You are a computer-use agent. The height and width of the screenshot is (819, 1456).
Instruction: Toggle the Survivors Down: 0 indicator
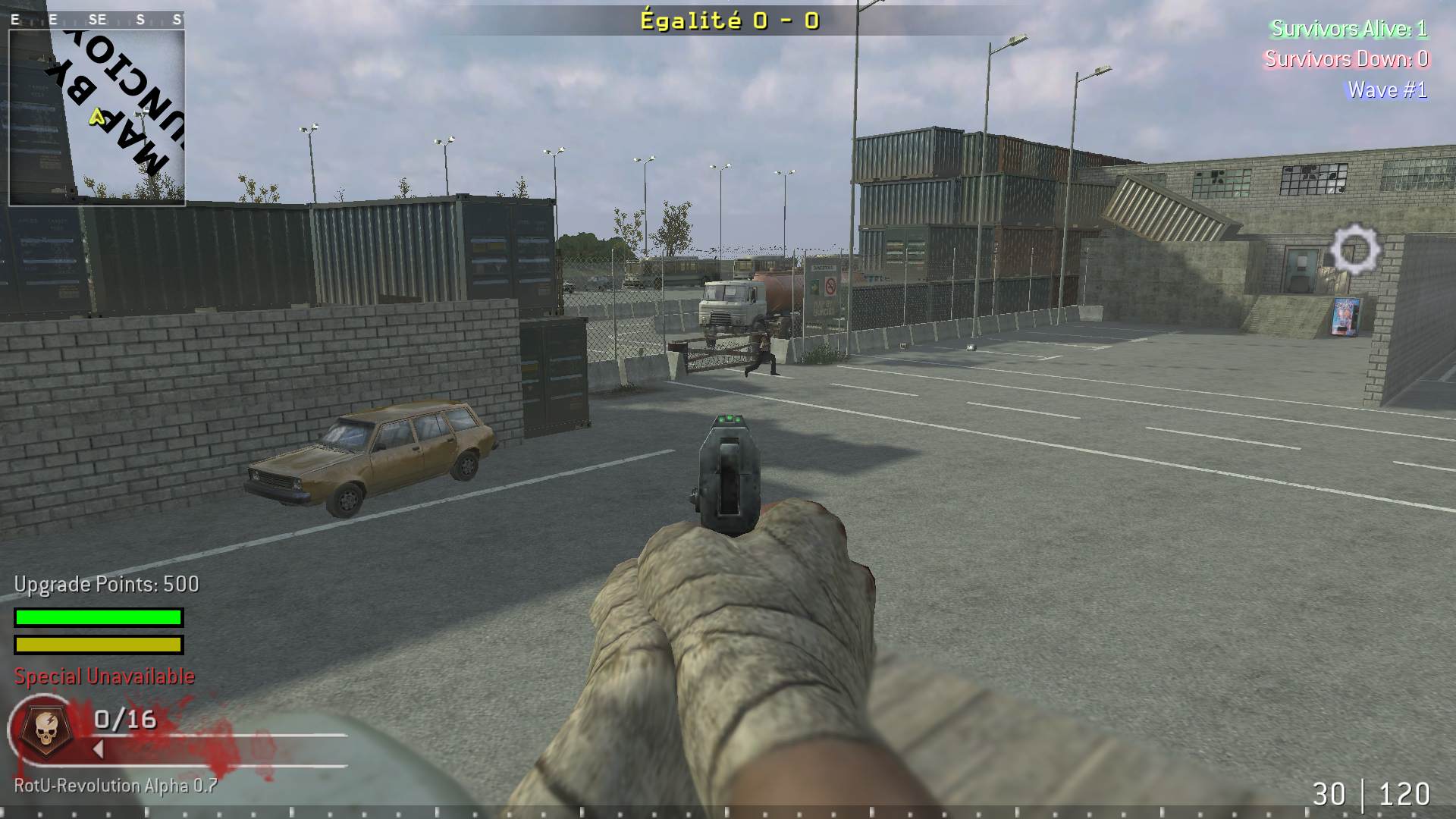(x=1350, y=59)
